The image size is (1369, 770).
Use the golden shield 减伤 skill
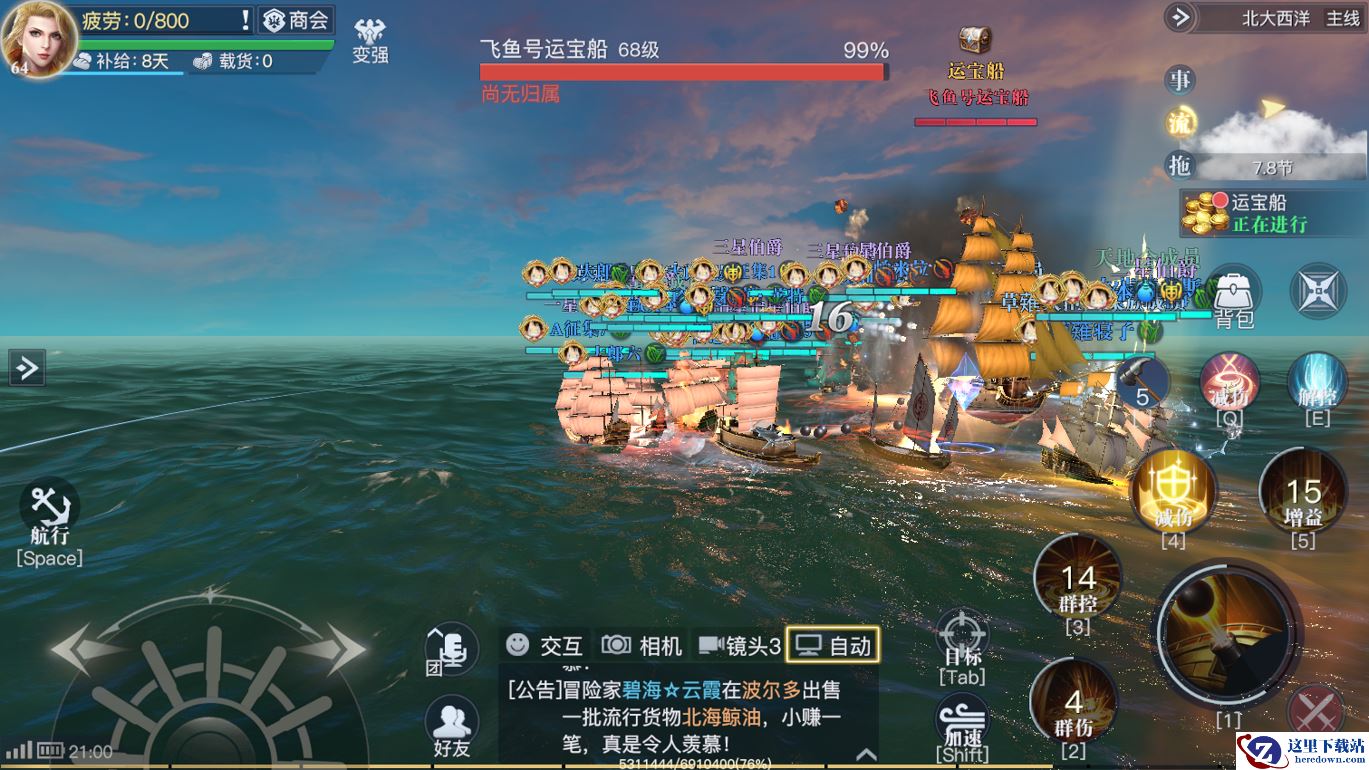(1173, 490)
